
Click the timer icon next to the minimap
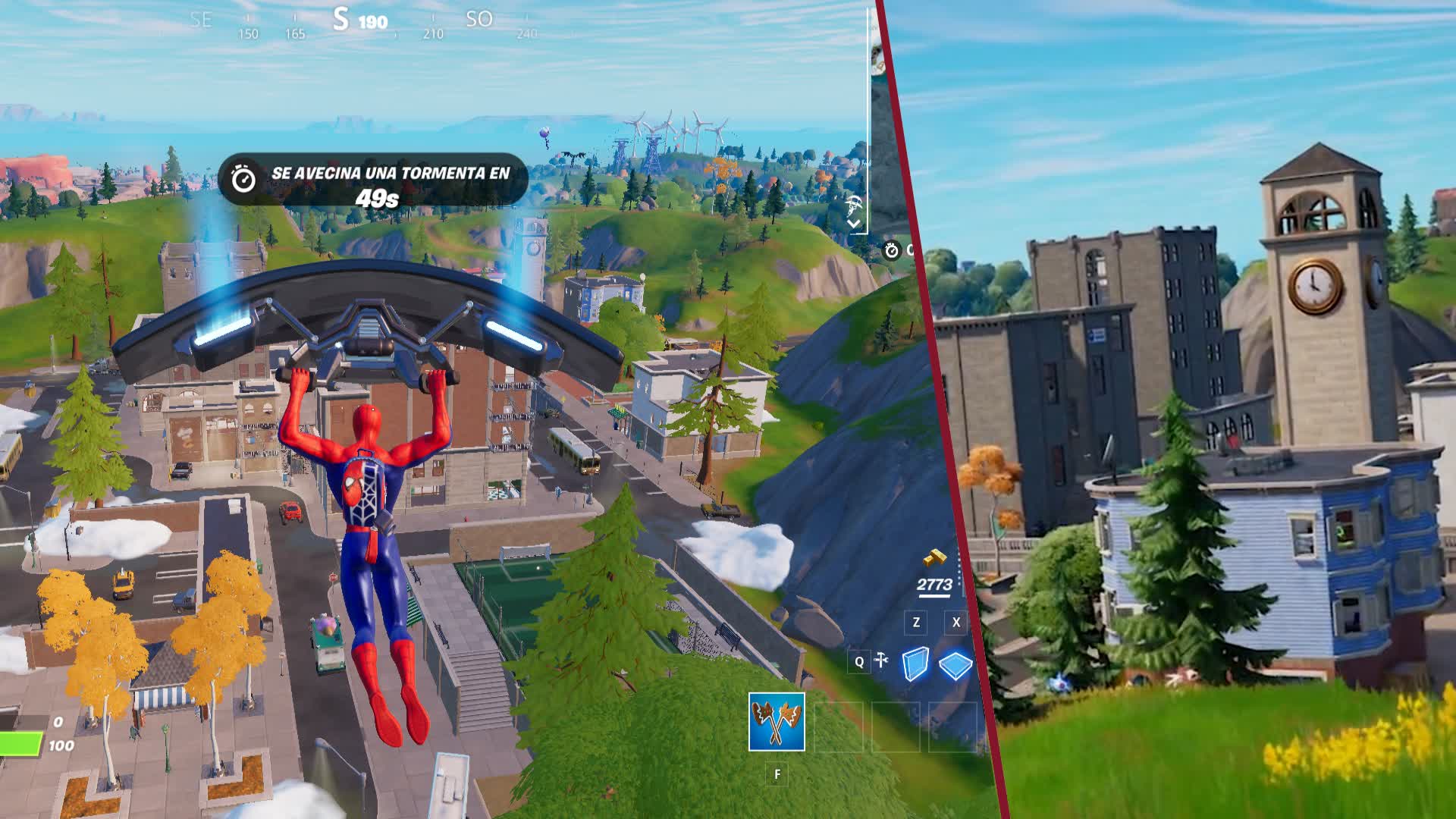[891, 252]
